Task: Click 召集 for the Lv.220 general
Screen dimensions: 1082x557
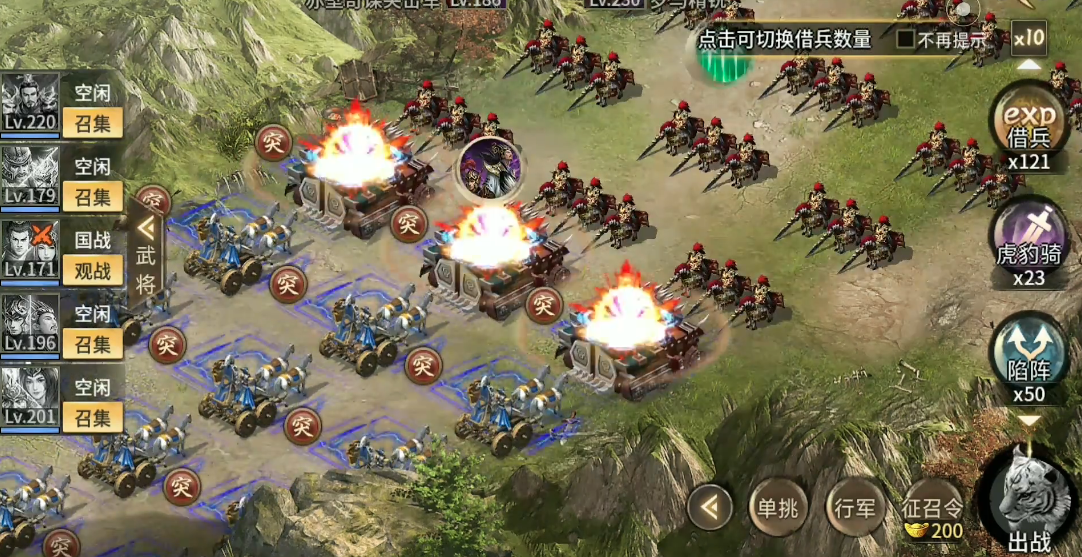Action: 92,123
